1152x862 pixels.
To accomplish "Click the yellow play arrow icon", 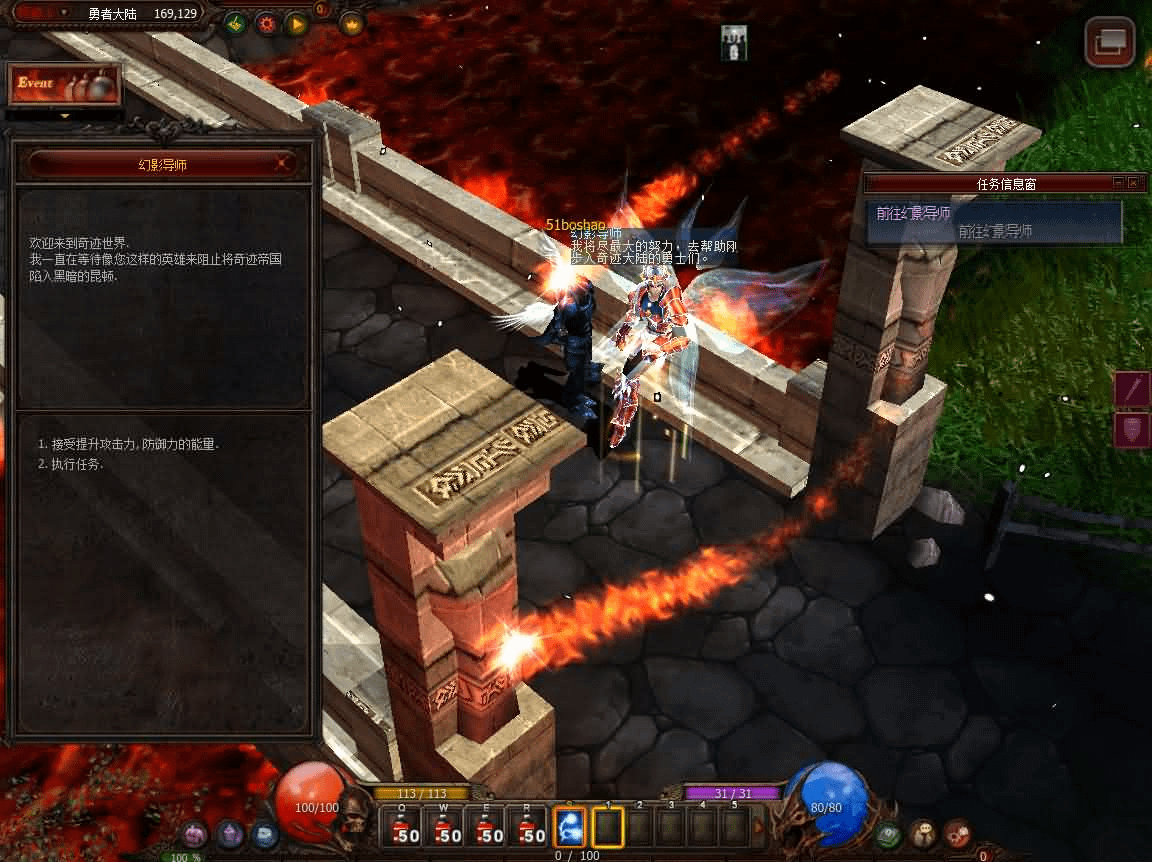I will [x=297, y=23].
